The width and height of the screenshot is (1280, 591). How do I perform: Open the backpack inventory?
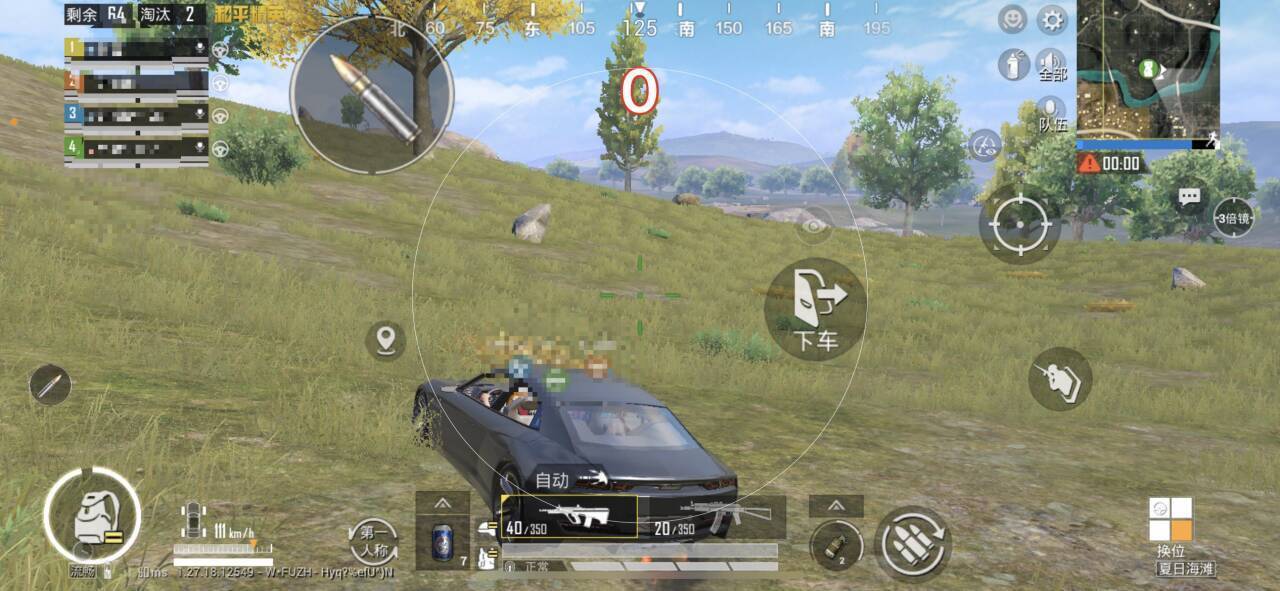92,516
